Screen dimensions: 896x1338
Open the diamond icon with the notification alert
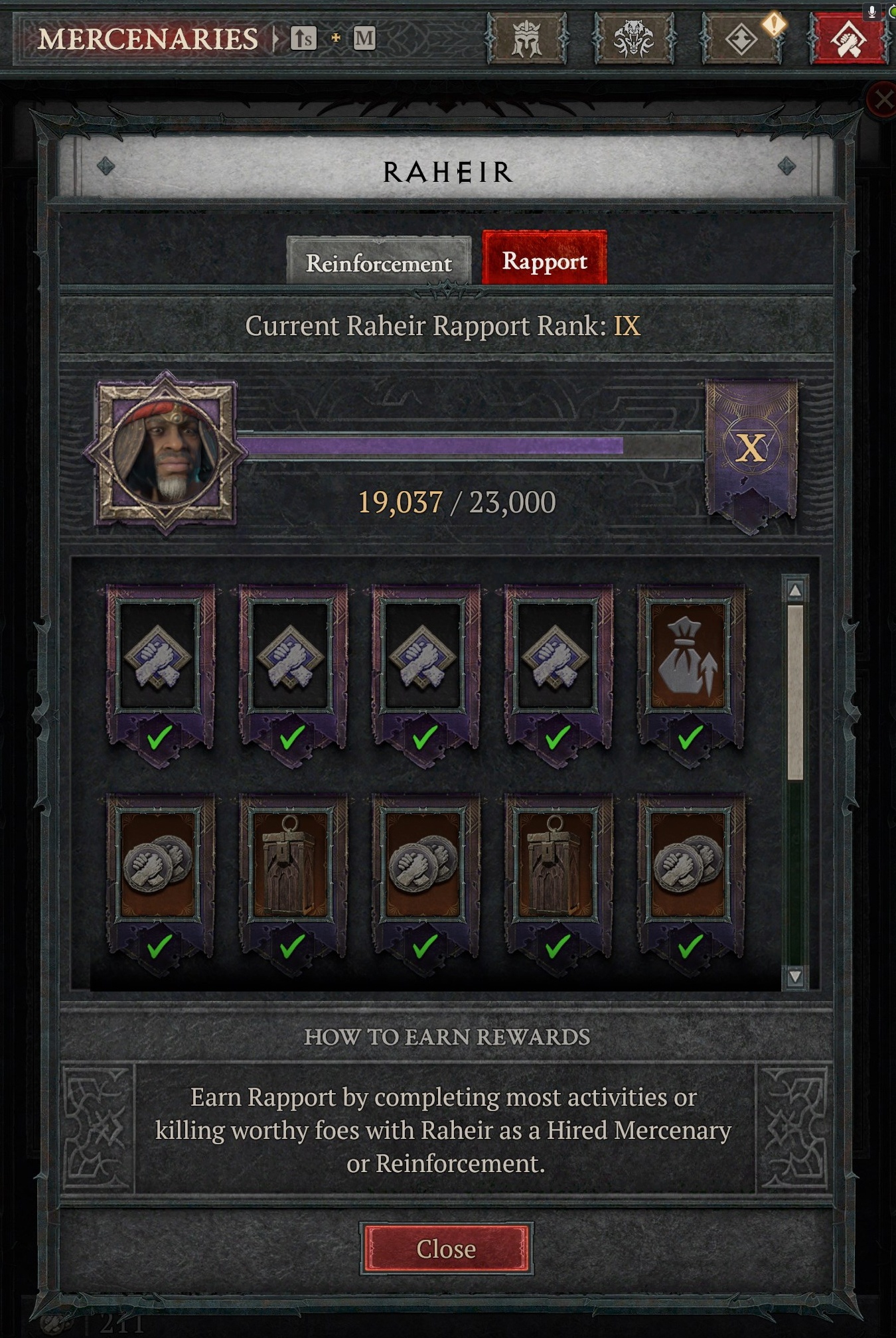click(x=743, y=37)
